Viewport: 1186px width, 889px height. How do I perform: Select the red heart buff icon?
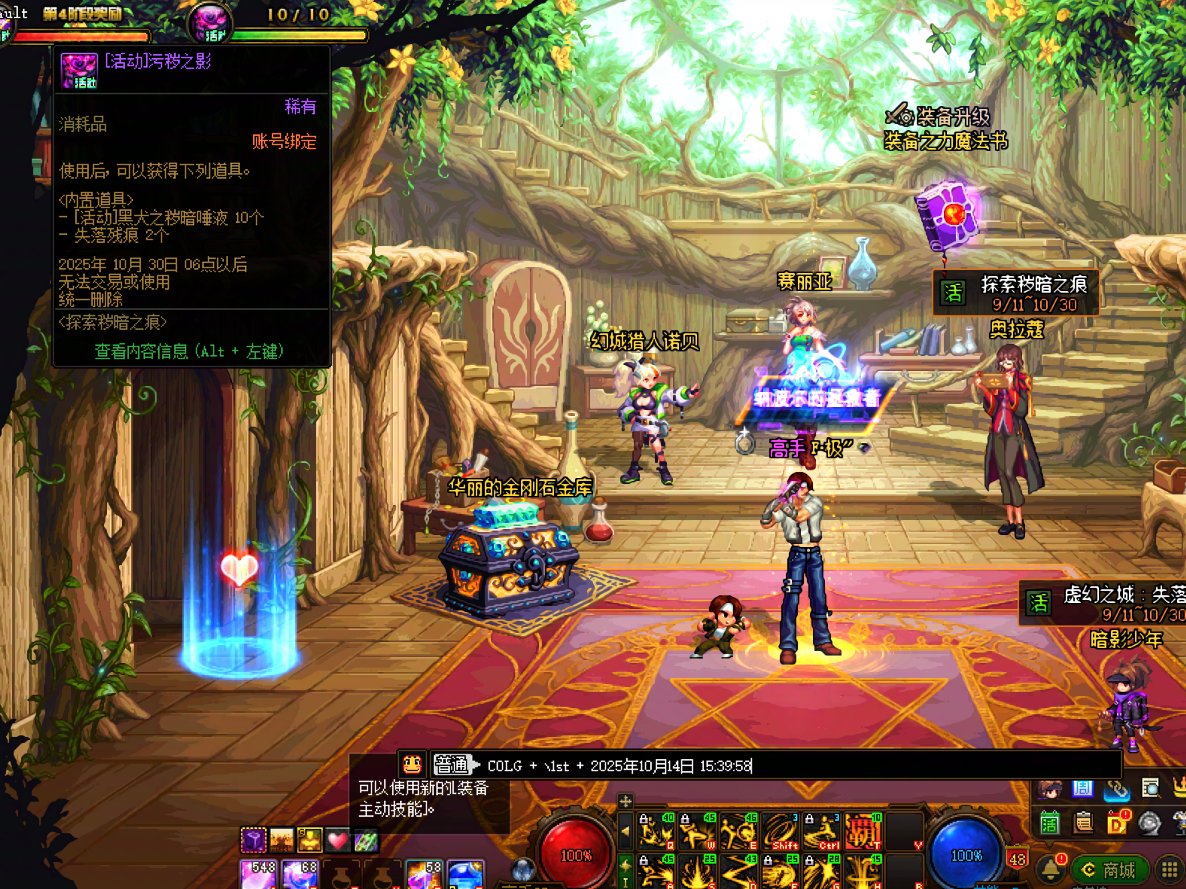pos(338,841)
